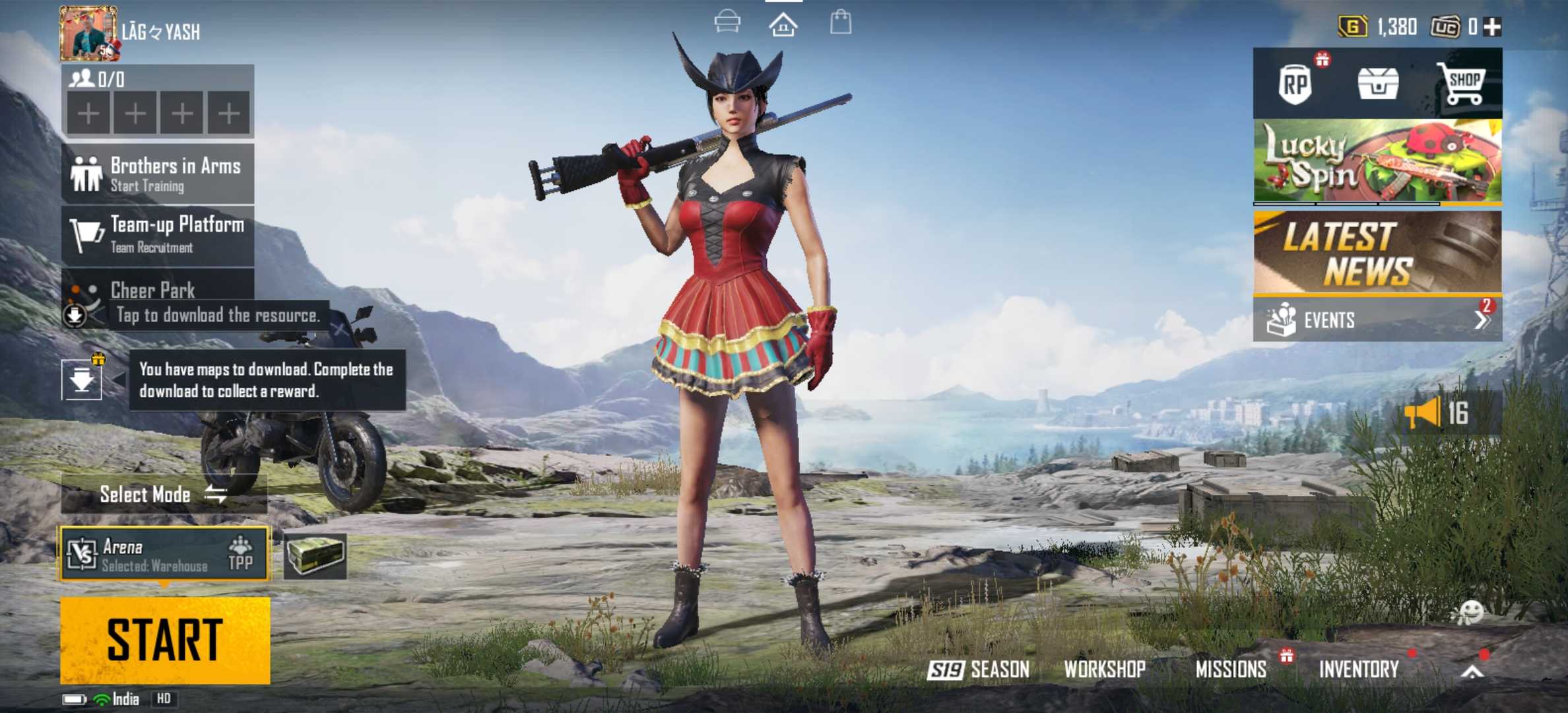Open the Events list
The image size is (1568, 713).
click(x=1377, y=320)
